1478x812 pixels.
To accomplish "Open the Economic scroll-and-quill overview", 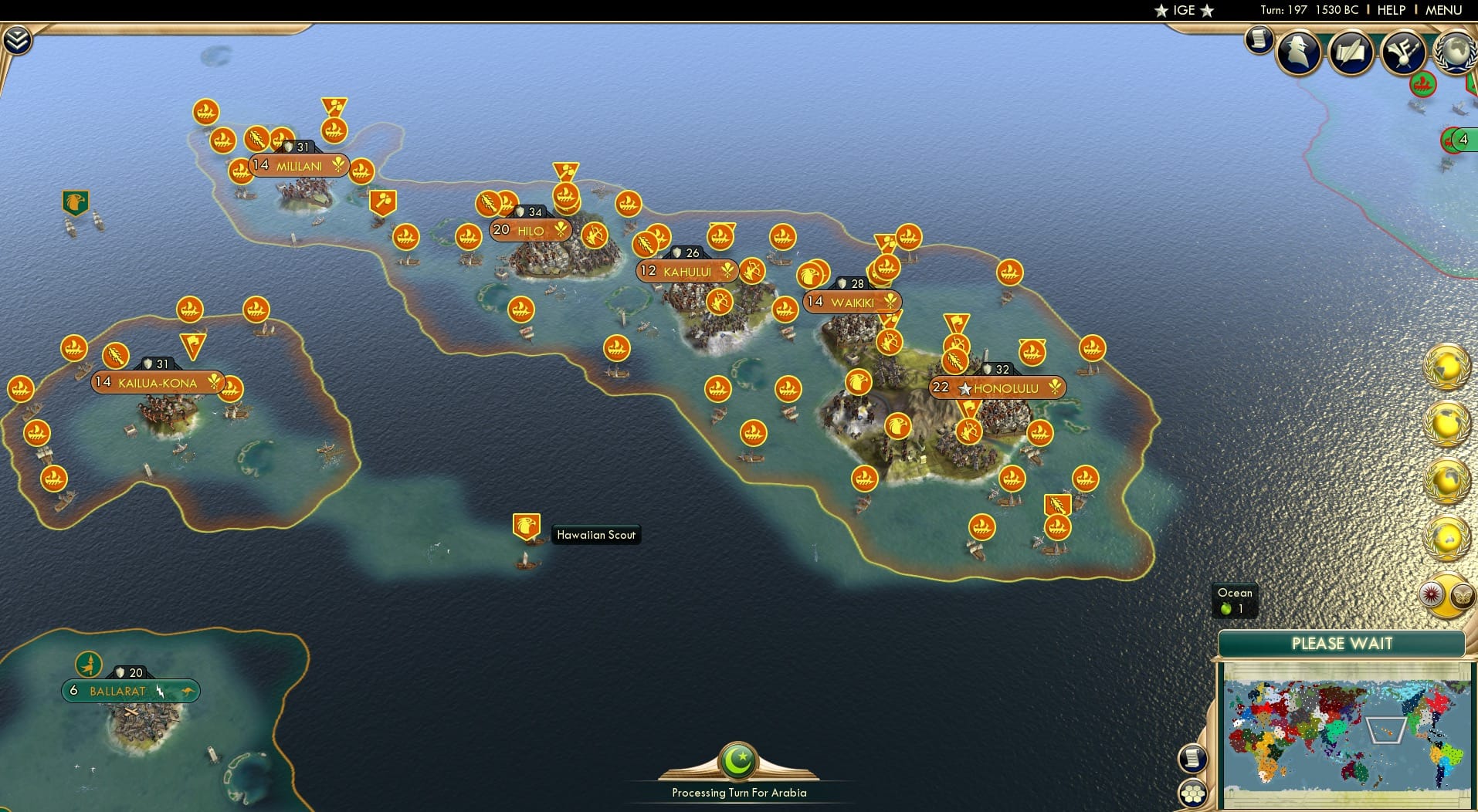I will click(x=1350, y=52).
